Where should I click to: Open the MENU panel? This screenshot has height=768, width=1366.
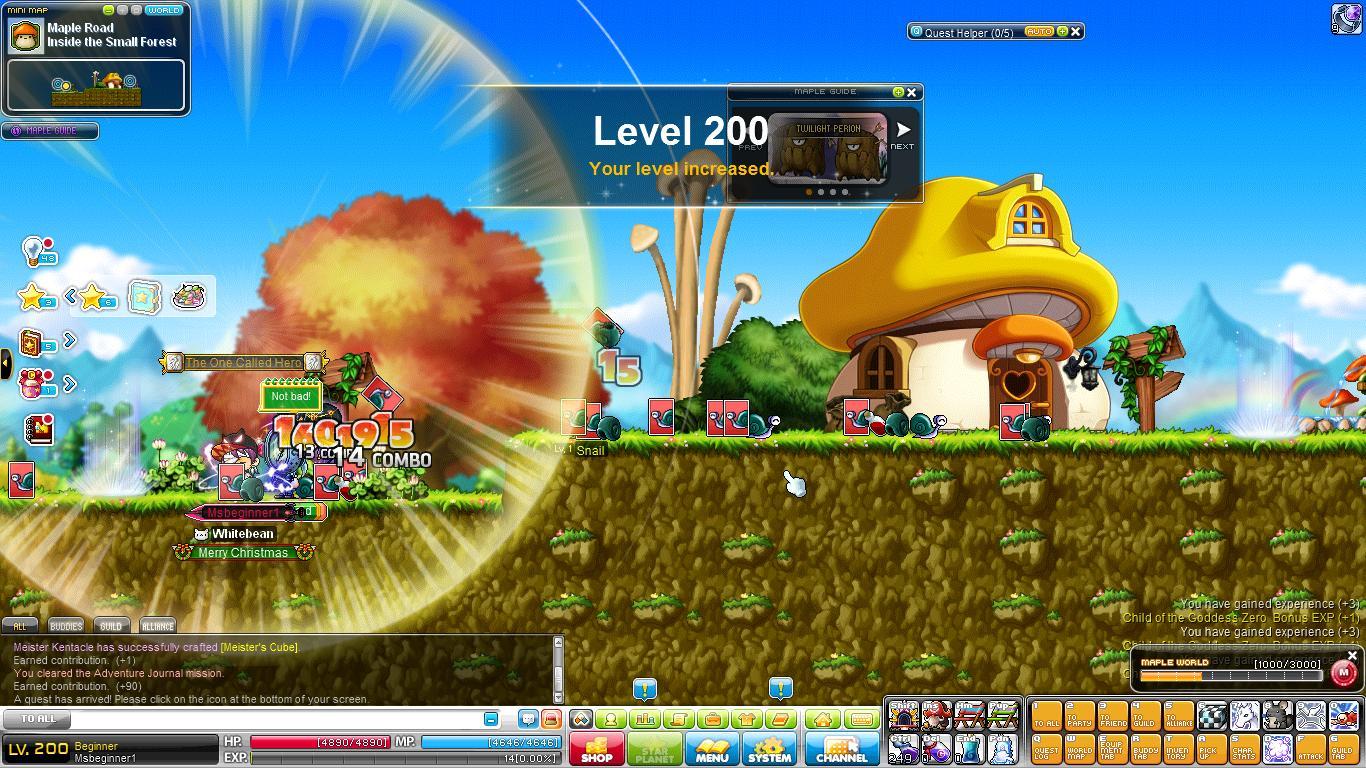(712, 748)
